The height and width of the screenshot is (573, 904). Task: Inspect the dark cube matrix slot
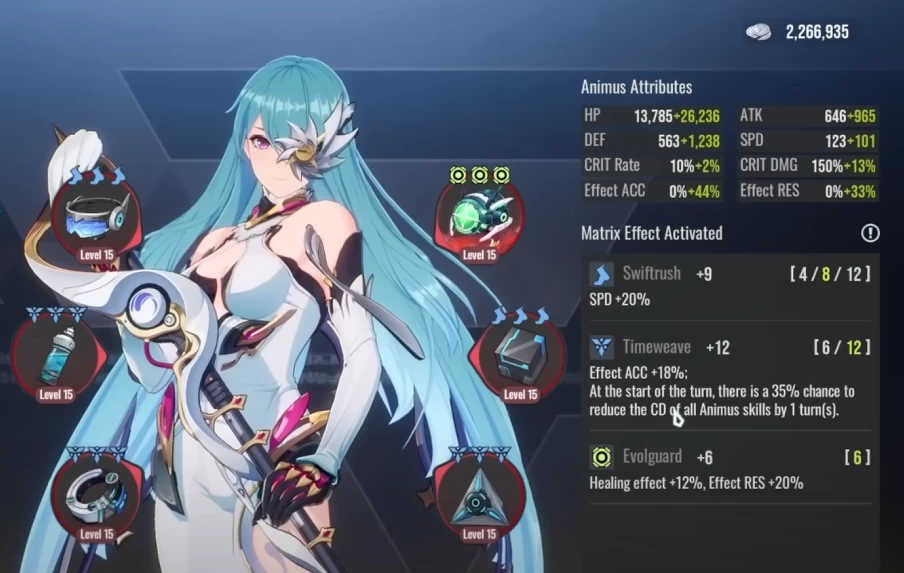click(520, 355)
